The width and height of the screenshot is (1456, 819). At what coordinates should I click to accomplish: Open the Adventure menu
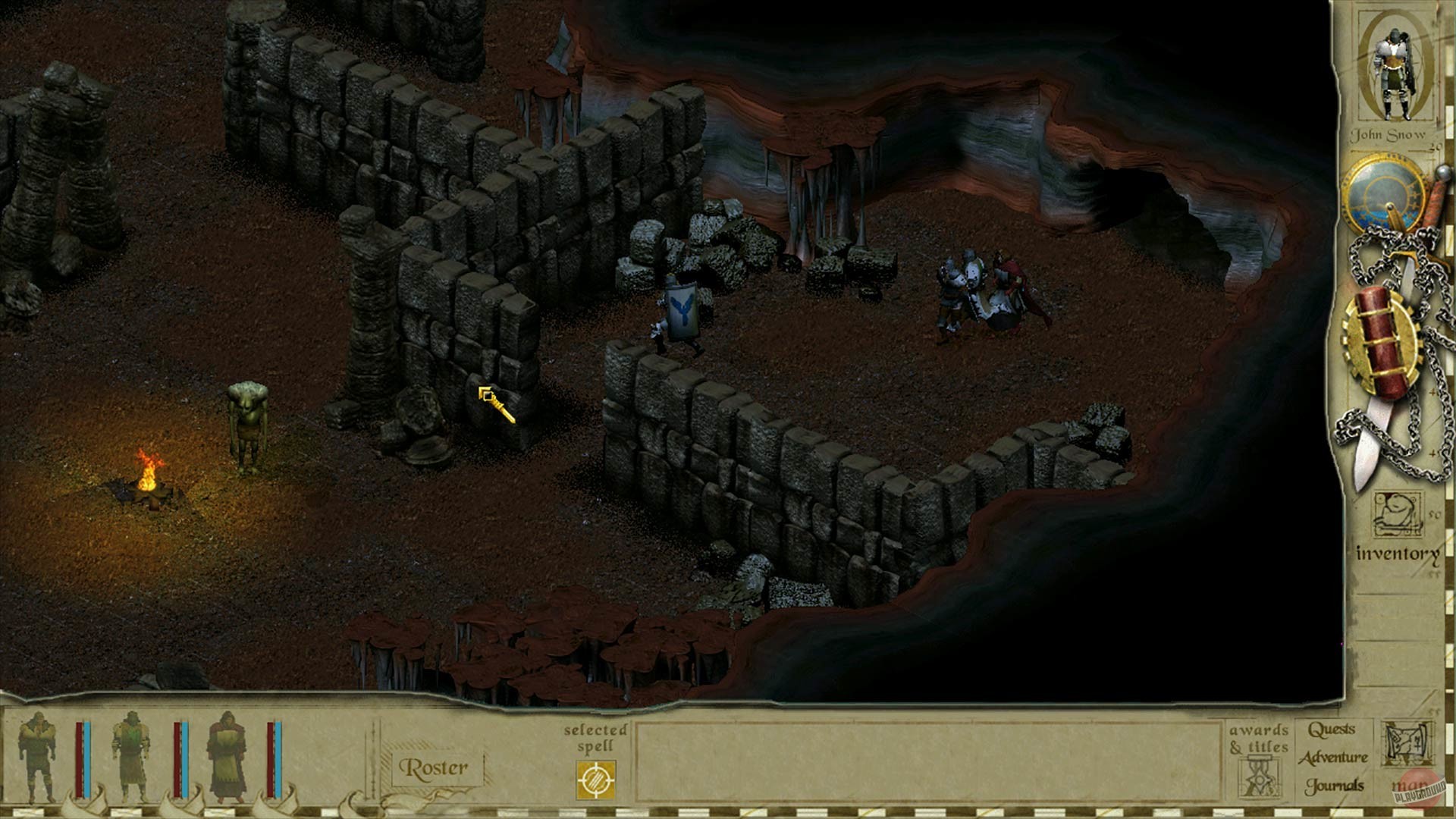(x=1335, y=758)
